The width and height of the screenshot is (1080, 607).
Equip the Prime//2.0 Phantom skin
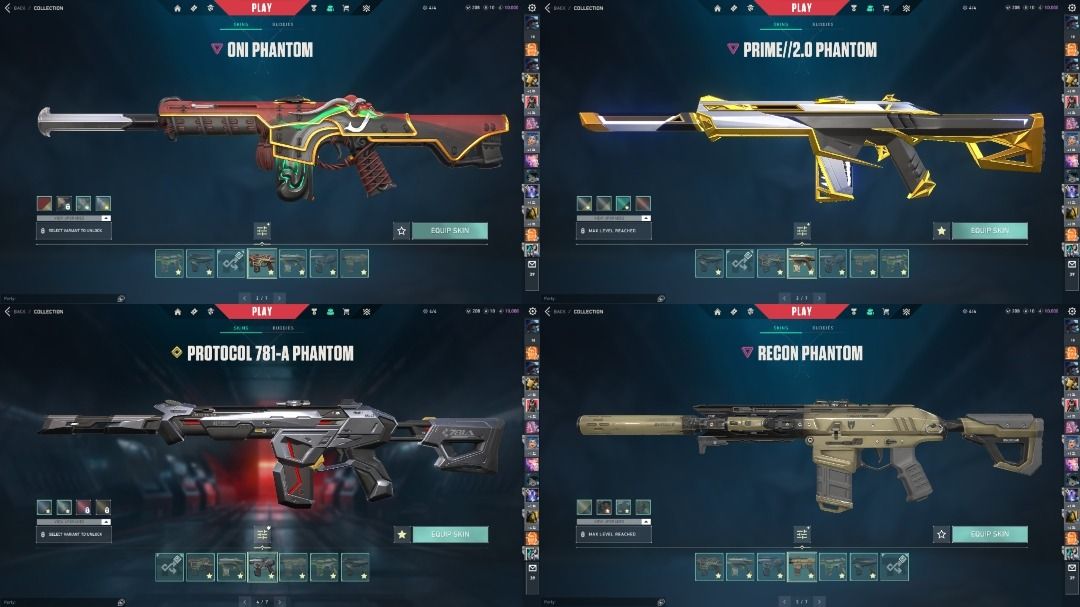pos(989,230)
